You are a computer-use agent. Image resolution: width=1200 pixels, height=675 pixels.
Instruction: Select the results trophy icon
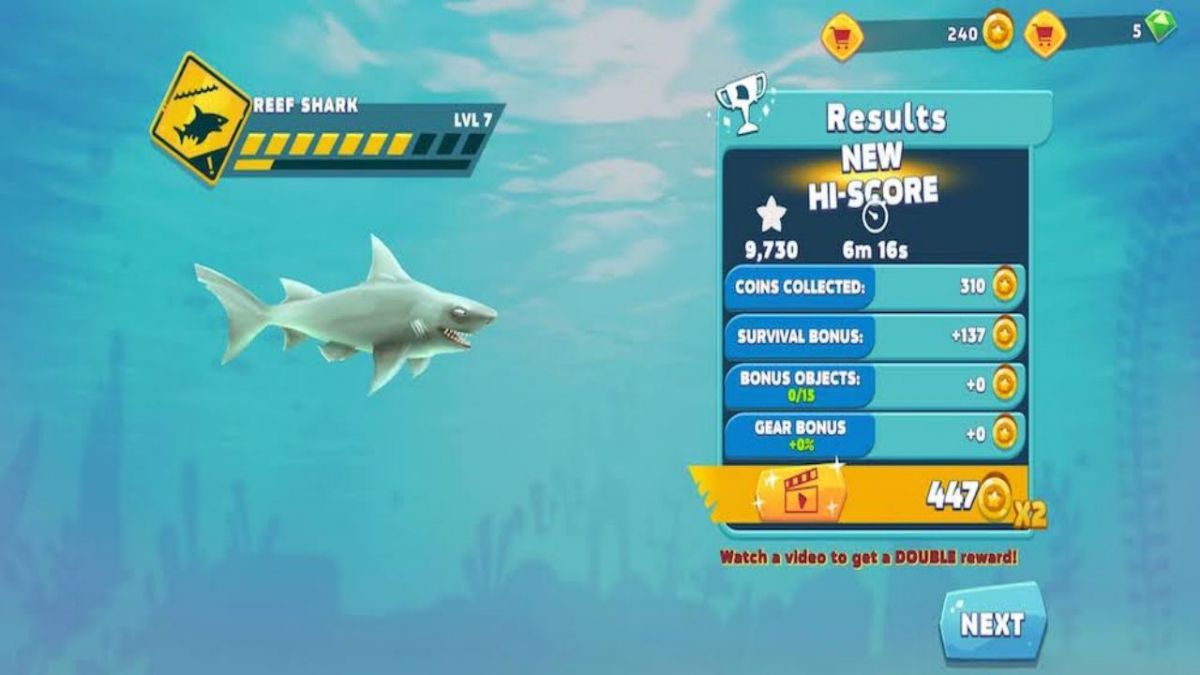pyautogui.click(x=741, y=102)
